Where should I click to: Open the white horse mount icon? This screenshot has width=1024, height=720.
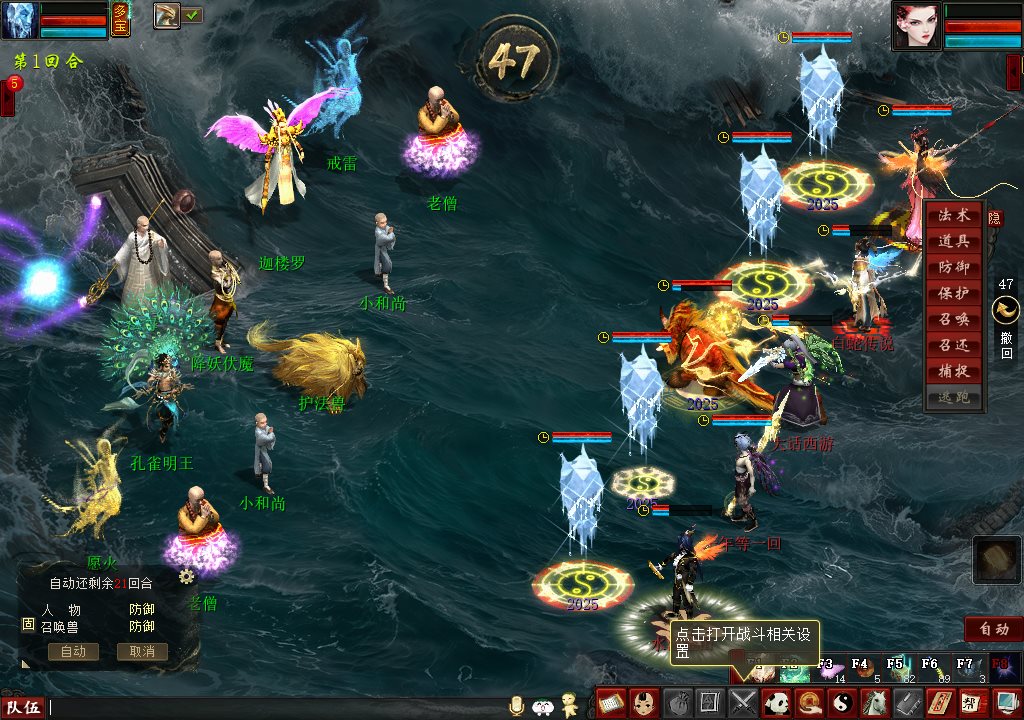[x=874, y=703]
